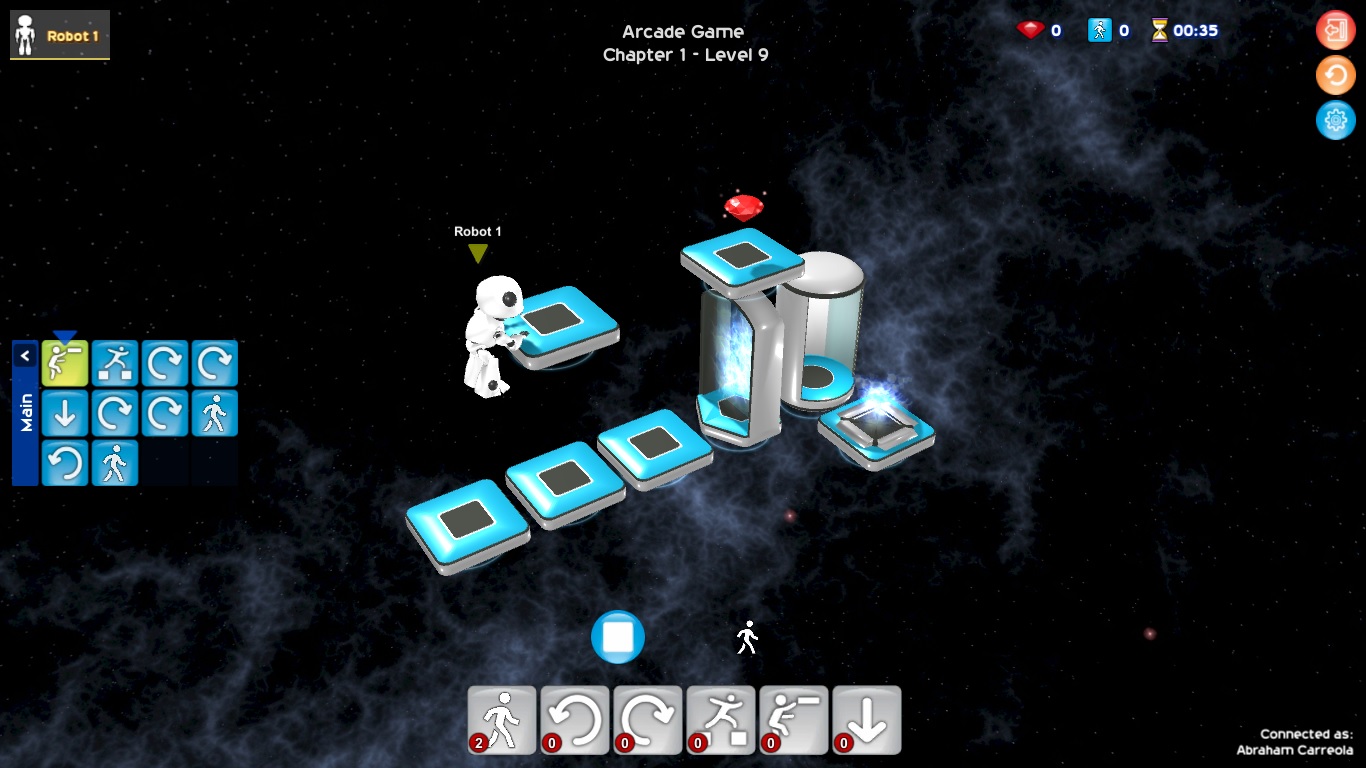The height and width of the screenshot is (768, 1366).
Task: Click the walk block in the Main program
Action: pyautogui.click(x=214, y=413)
